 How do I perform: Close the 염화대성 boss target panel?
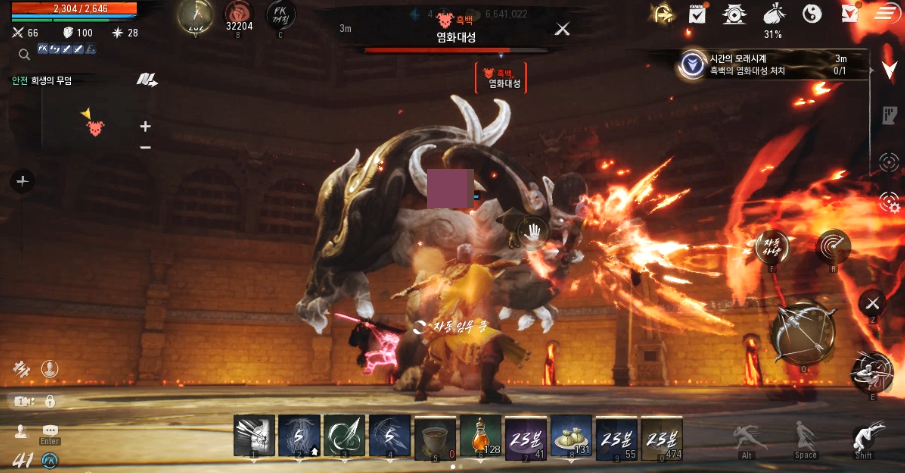pos(562,29)
